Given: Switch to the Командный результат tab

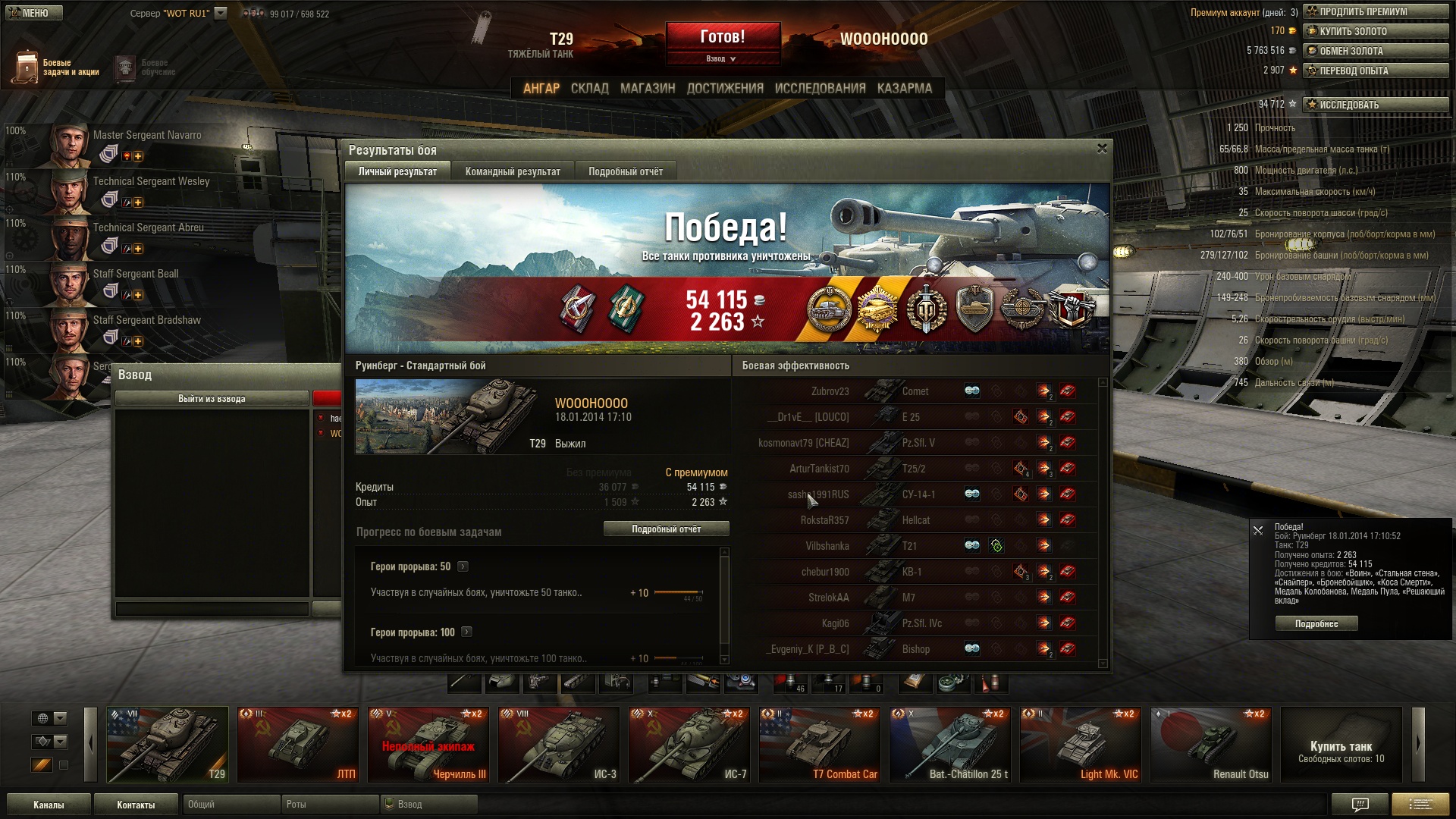Looking at the screenshot, I should point(513,171).
